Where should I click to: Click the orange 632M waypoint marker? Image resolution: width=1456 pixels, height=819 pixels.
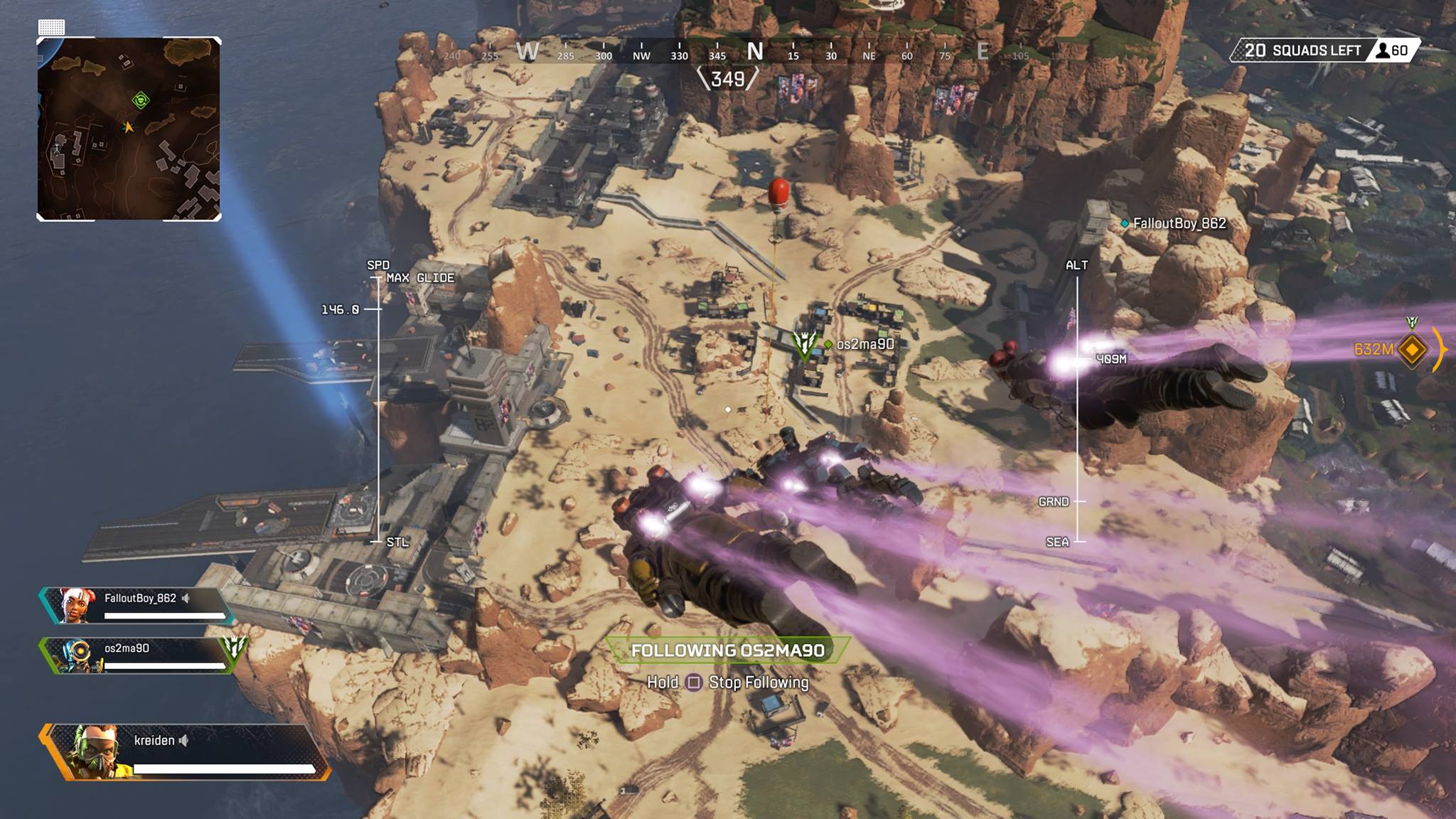coord(1411,349)
